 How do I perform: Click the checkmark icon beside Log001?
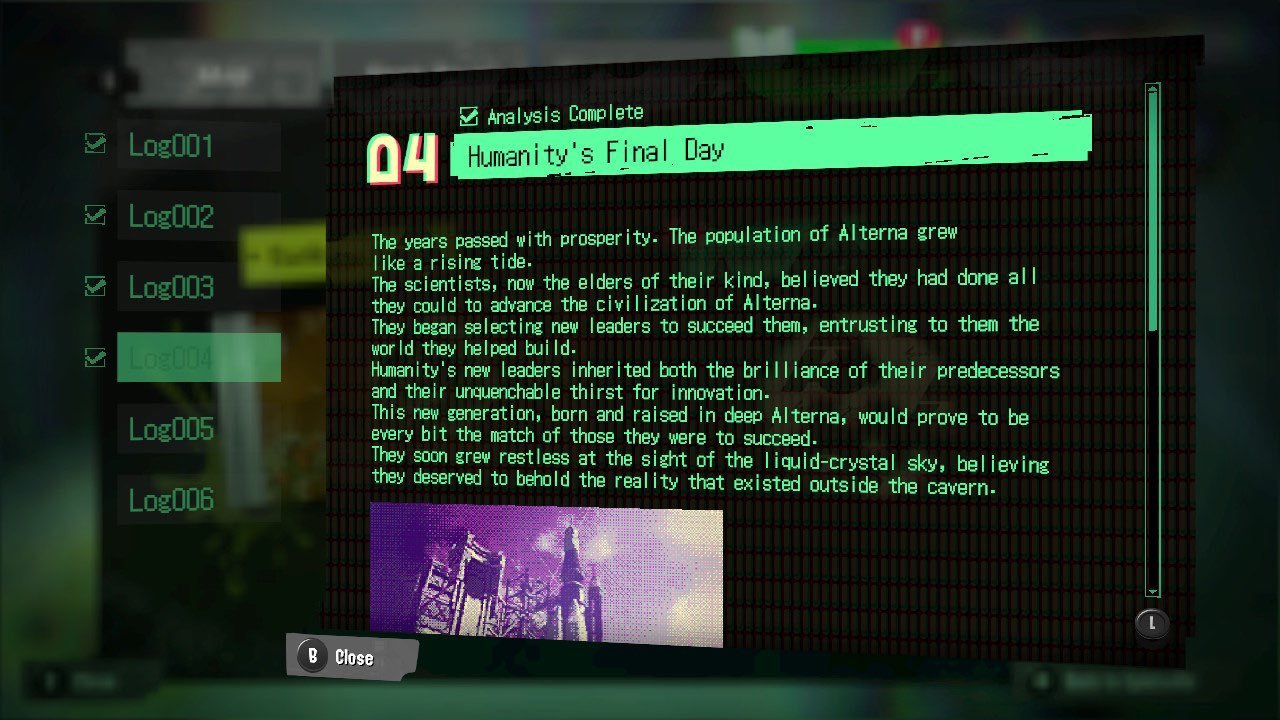(95, 144)
